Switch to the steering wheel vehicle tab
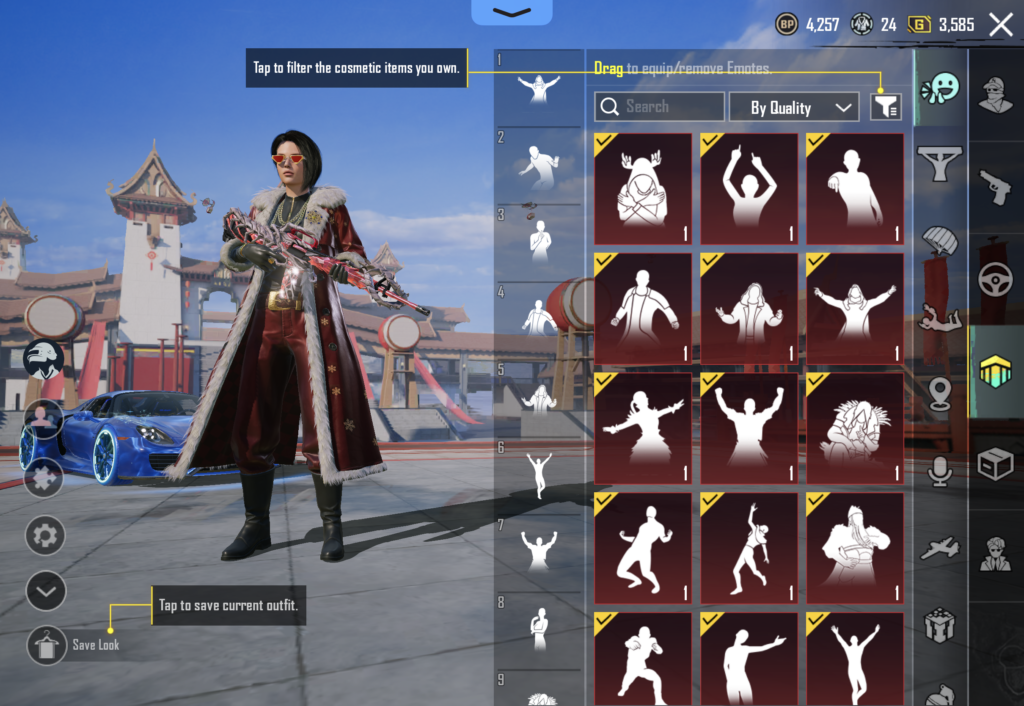This screenshot has height=706, width=1024. point(996,279)
